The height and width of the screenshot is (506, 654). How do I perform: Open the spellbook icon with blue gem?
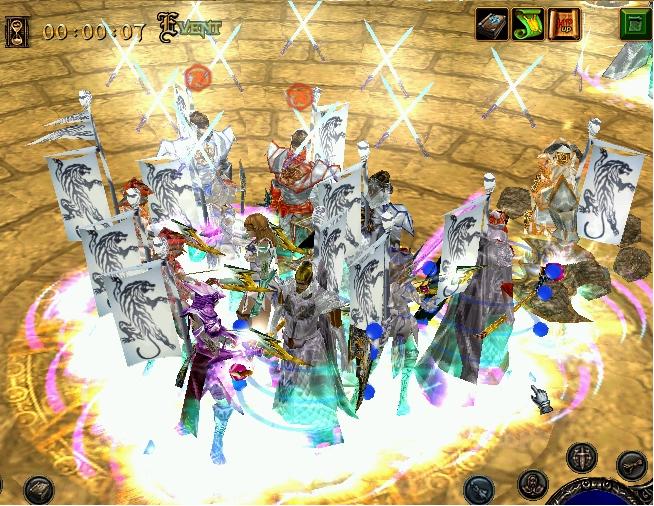[x=491, y=24]
